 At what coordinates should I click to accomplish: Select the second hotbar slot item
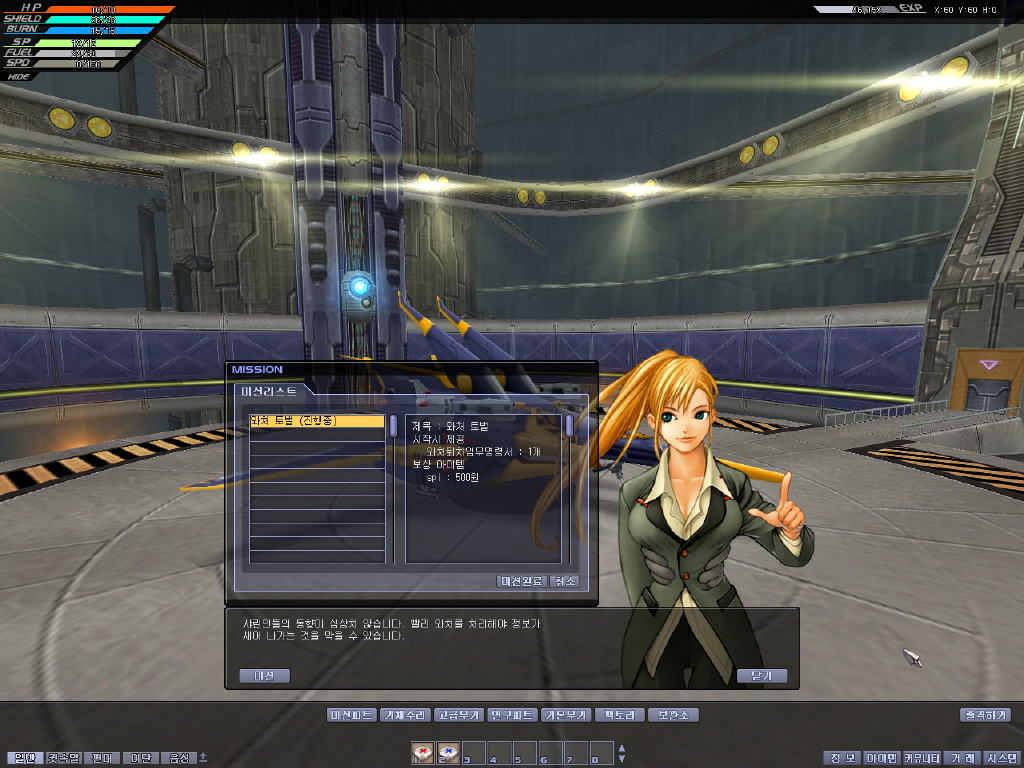click(x=448, y=753)
